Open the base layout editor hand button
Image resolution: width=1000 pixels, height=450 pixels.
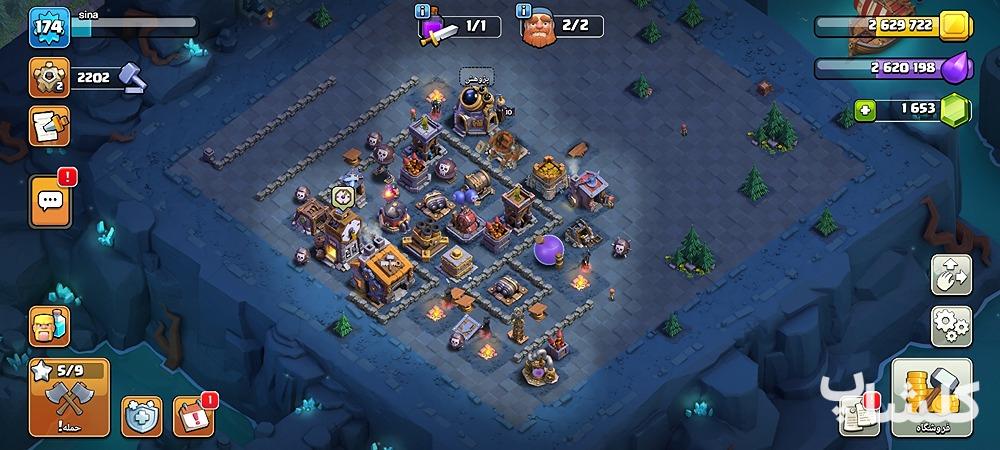pos(951,273)
